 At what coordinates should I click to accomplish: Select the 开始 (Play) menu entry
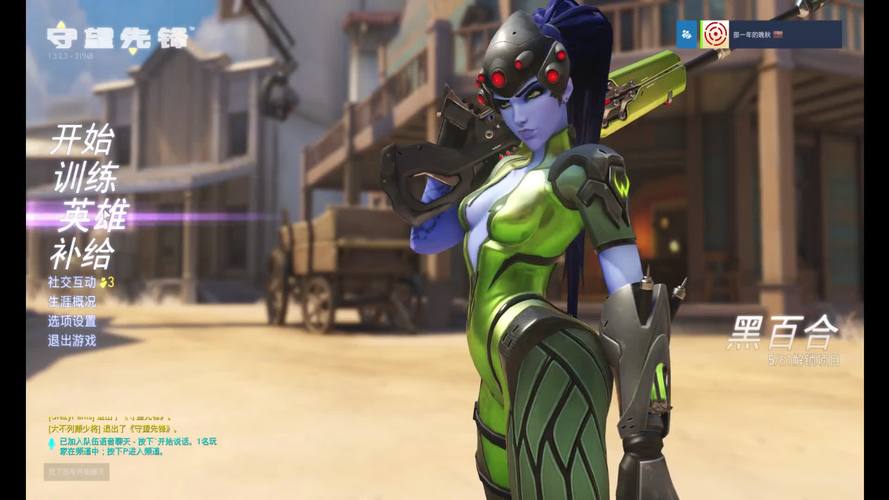click(x=82, y=138)
